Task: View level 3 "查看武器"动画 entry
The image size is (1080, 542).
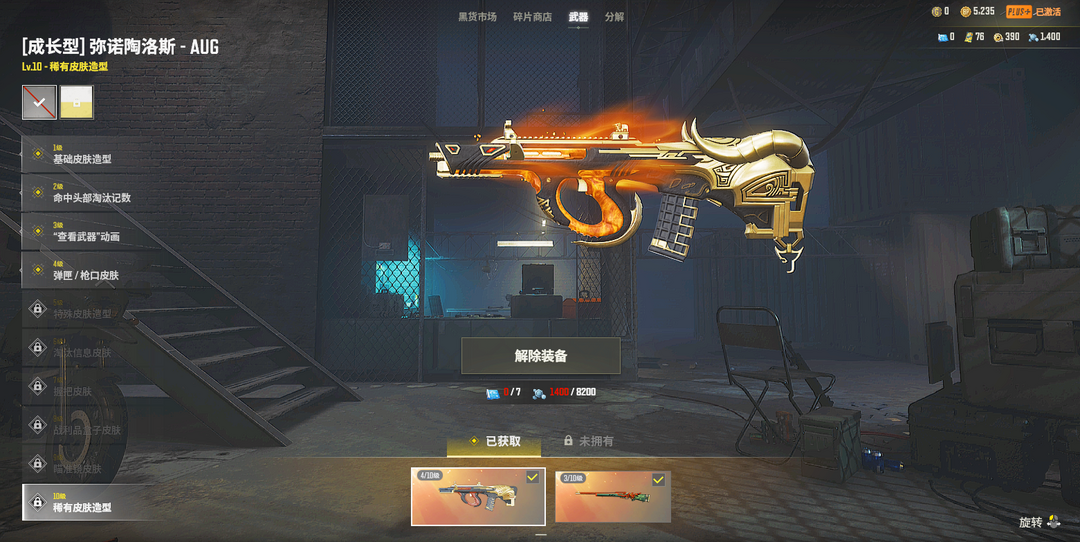Action: [86, 231]
